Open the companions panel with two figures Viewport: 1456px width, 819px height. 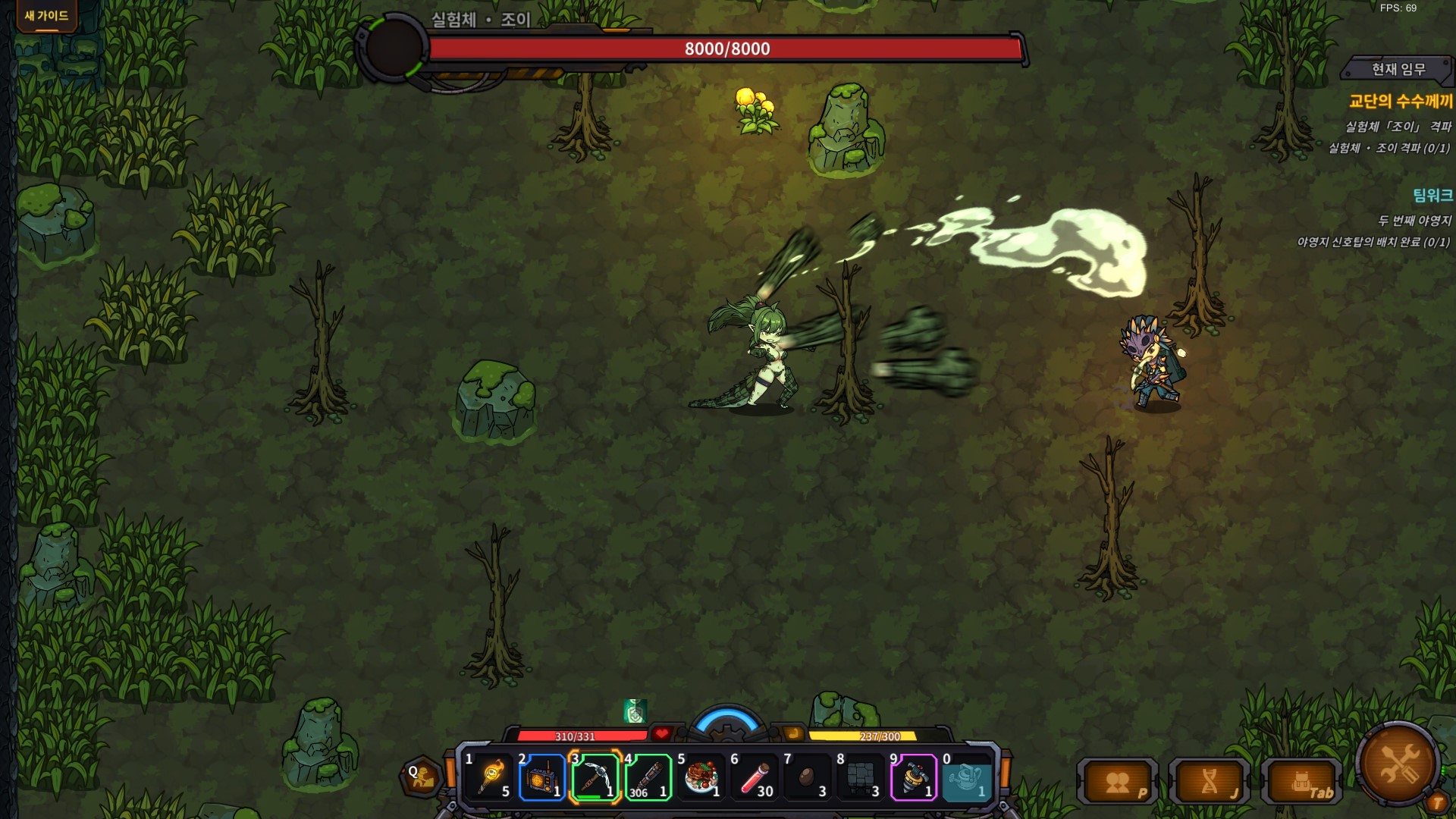(x=1118, y=783)
